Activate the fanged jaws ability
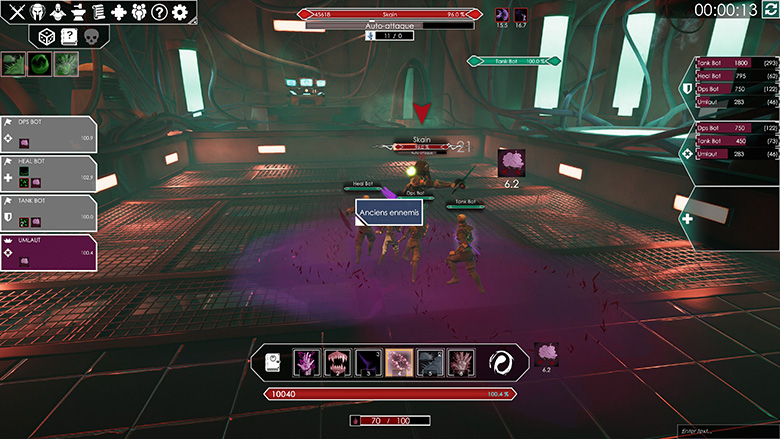Screen dimensions: 780x439 click(338, 363)
